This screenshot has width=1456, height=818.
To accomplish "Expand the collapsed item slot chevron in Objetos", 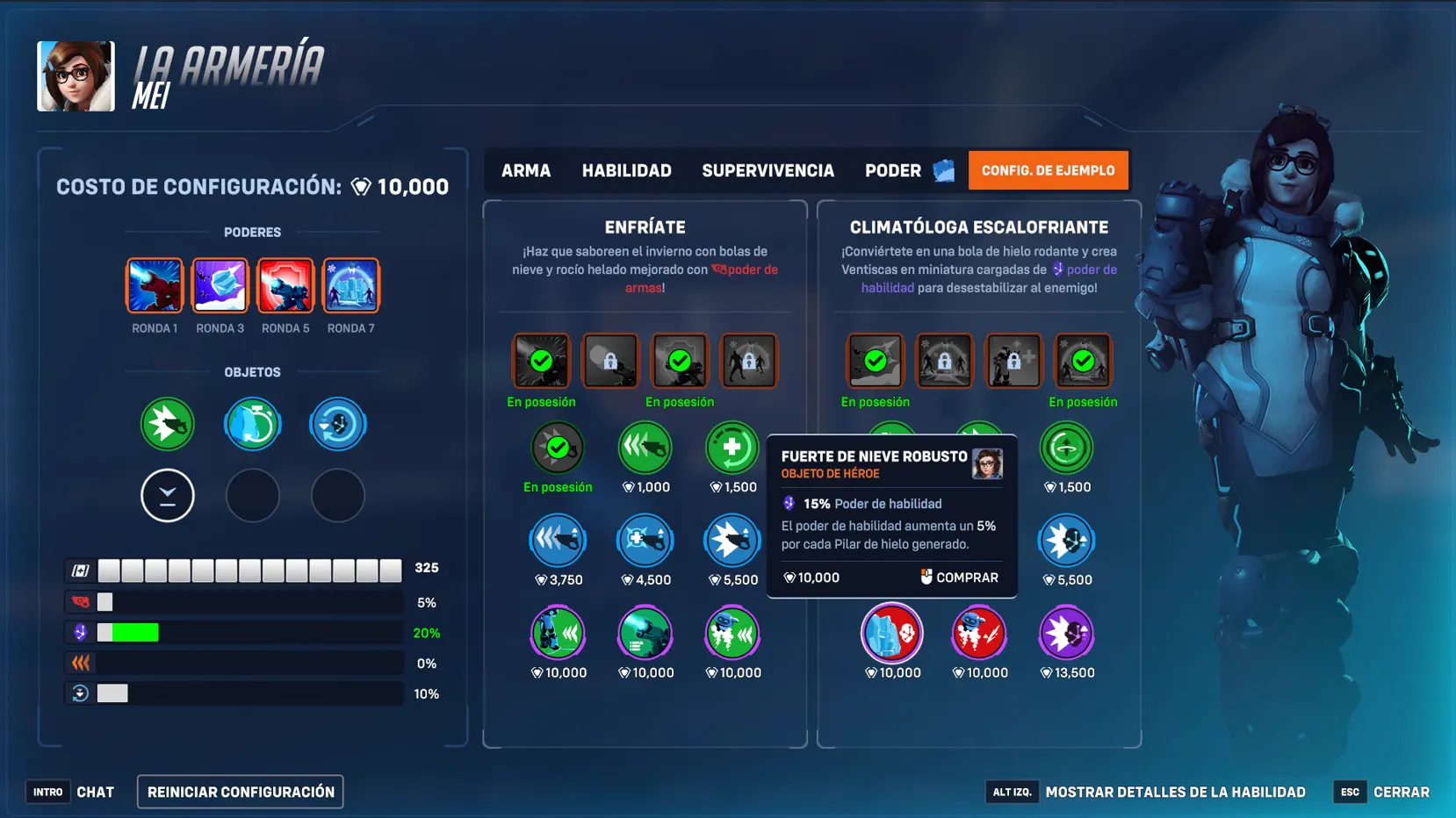I will [167, 495].
